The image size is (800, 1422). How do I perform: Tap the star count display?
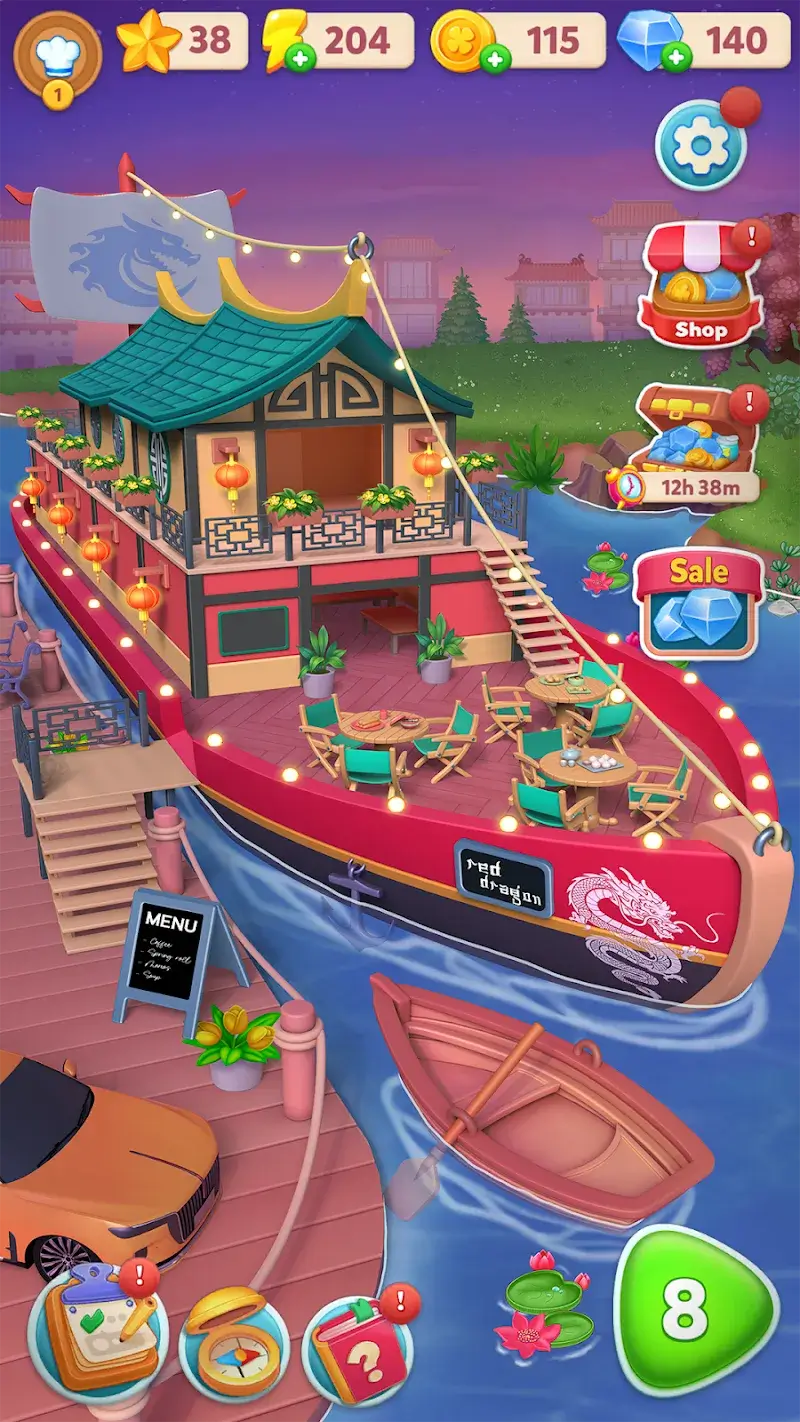tap(183, 42)
